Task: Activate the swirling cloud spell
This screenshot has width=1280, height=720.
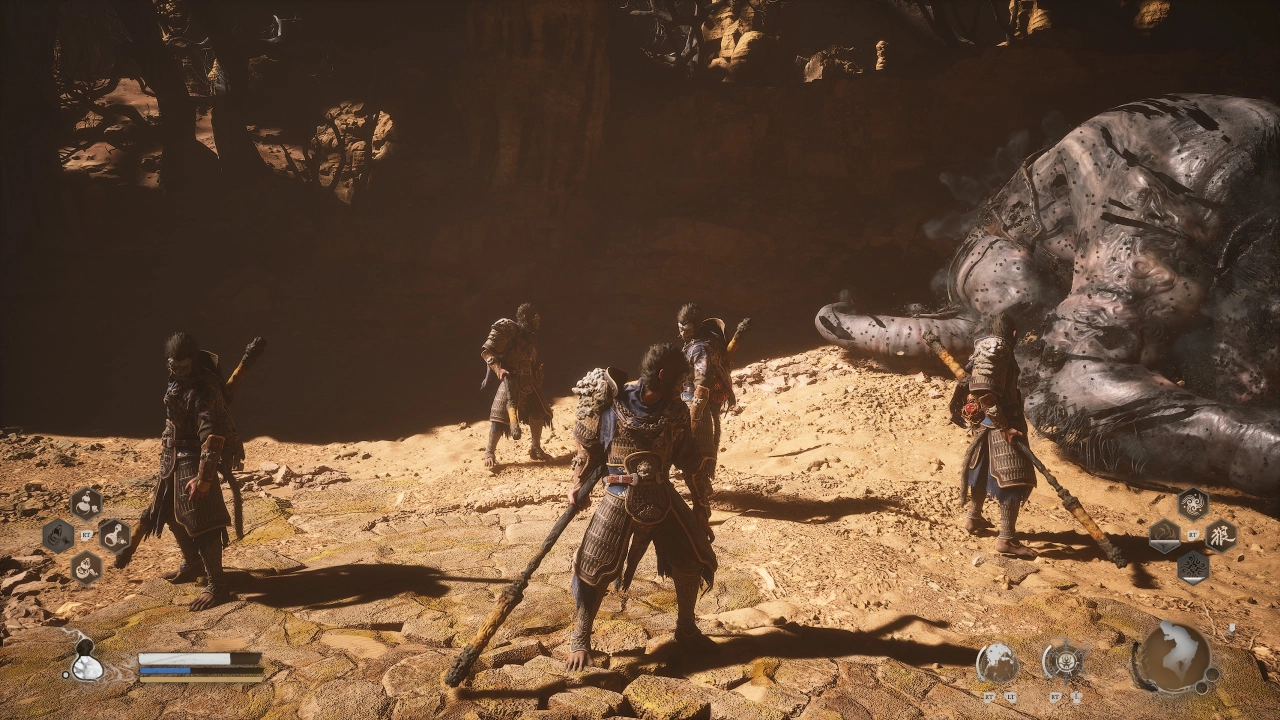Action: (1192, 503)
